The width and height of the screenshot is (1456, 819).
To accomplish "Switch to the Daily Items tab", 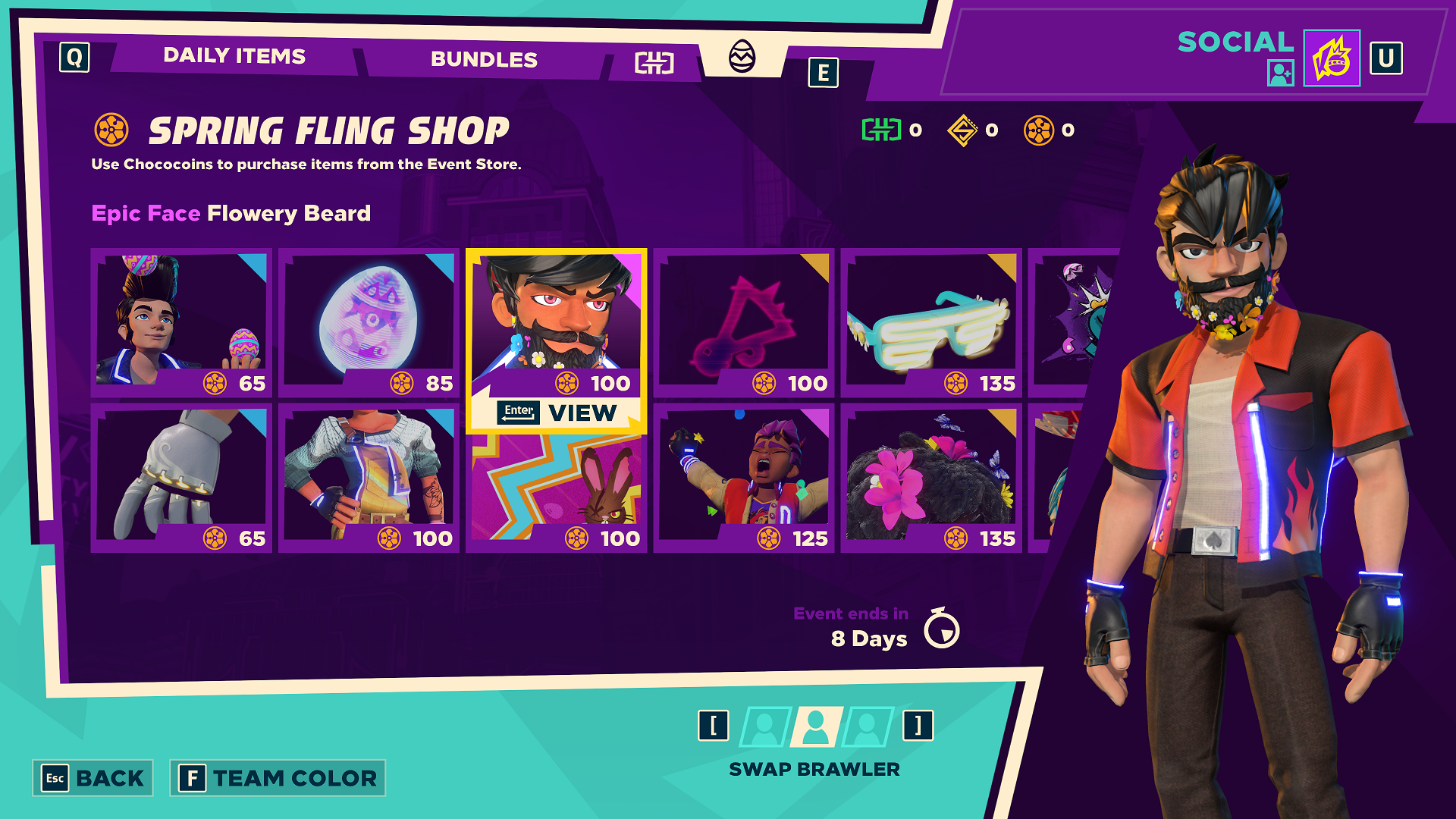I will point(234,56).
